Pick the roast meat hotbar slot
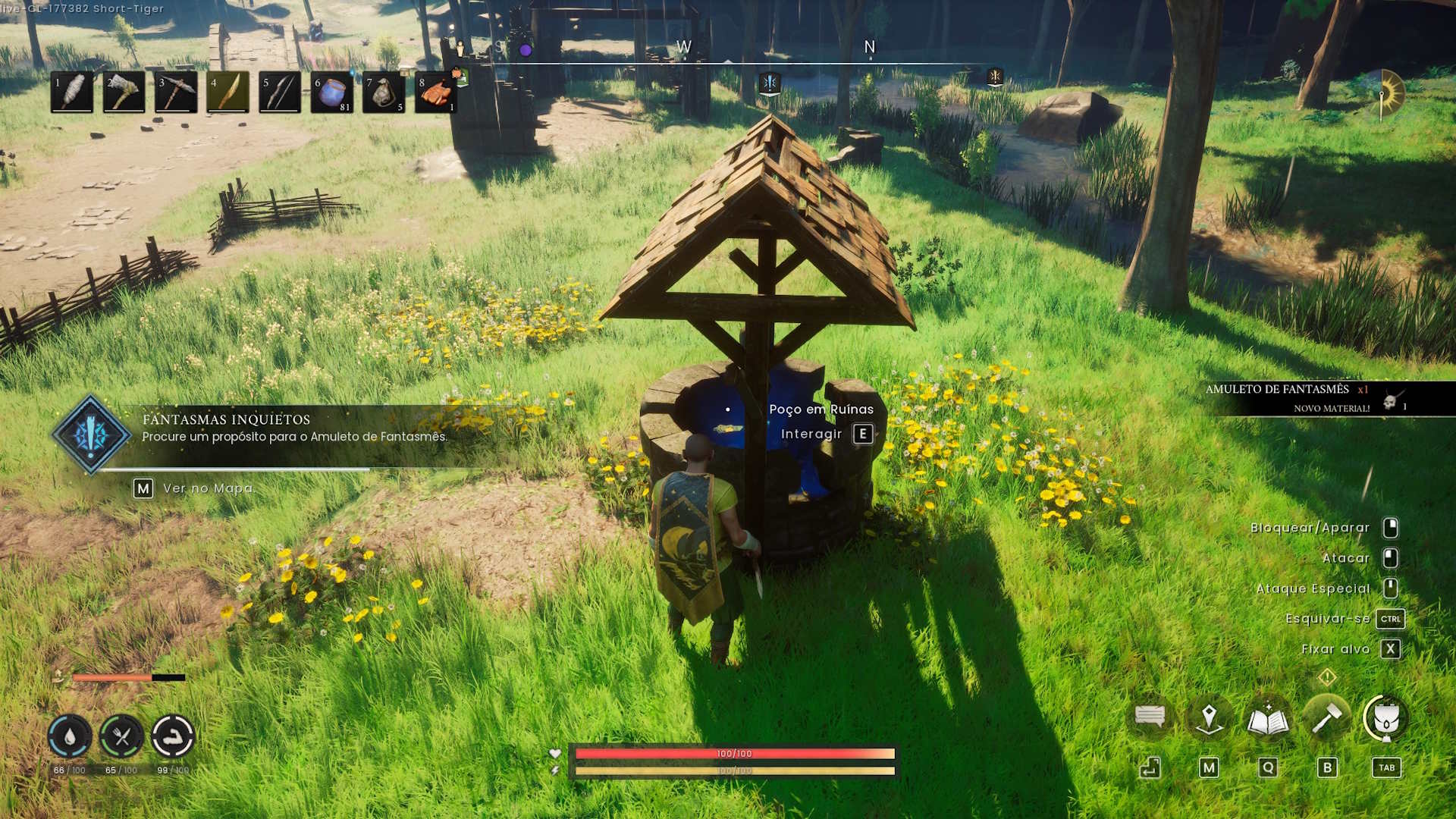Image resolution: width=1456 pixels, height=819 pixels. [436, 93]
